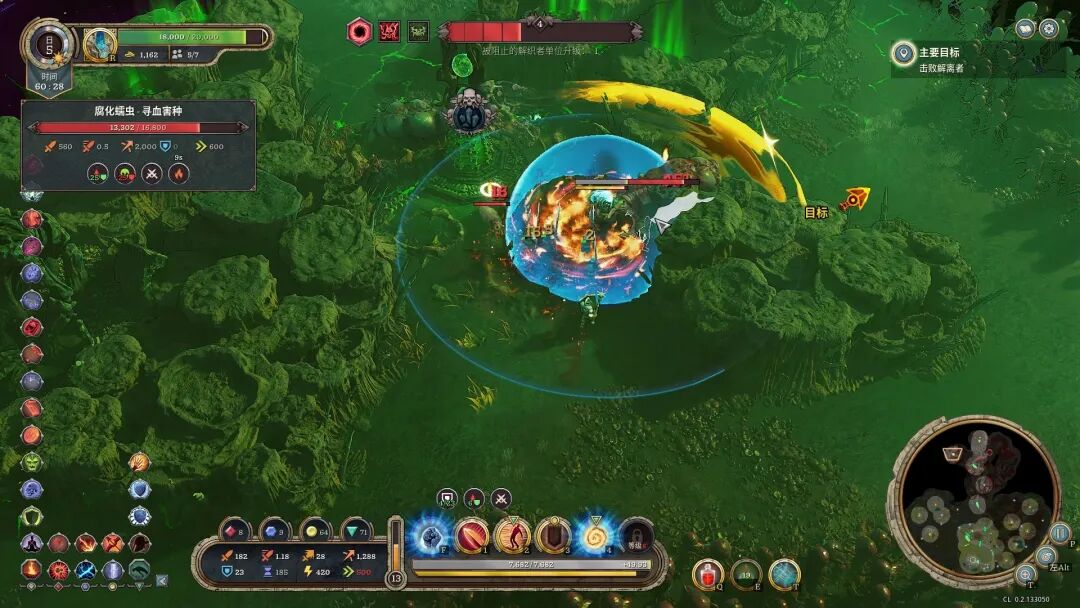This screenshot has height=608, width=1080.
Task: Open the book icon beside the gear
Action: click(1025, 28)
